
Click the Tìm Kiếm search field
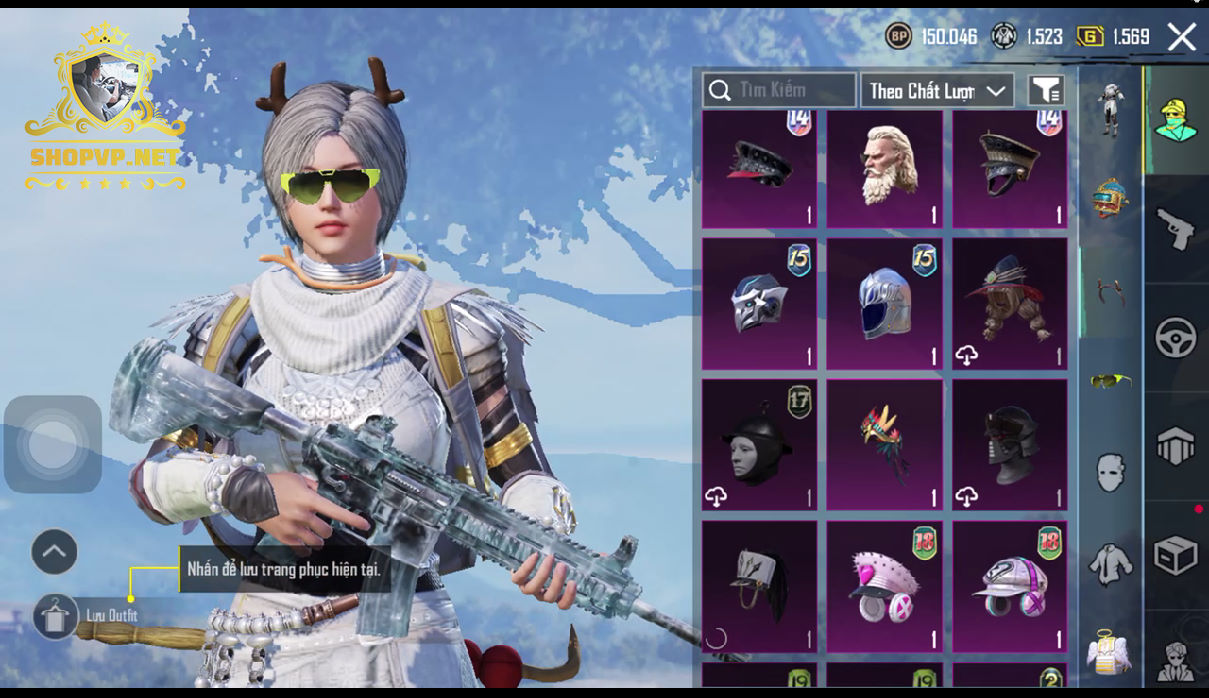779,90
